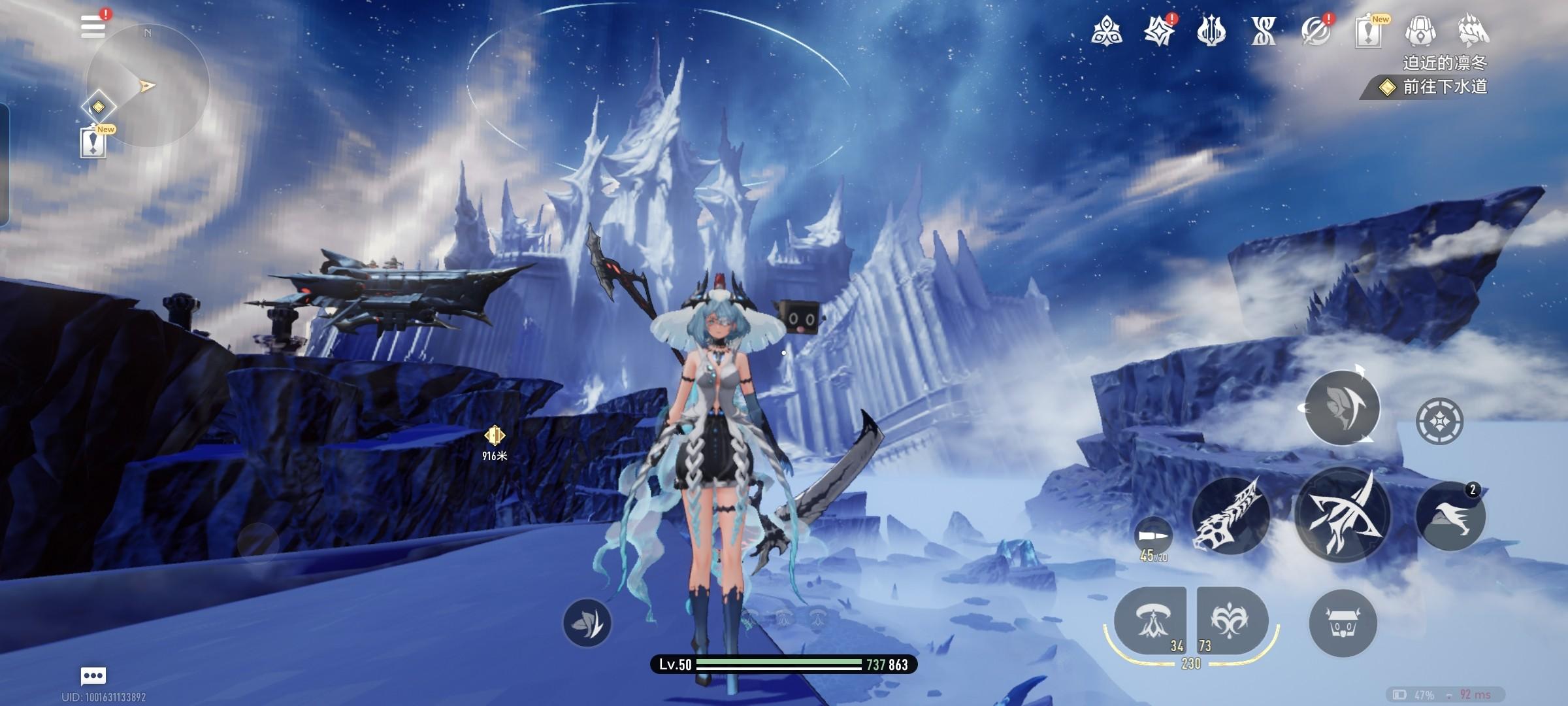Toggle the target lock reticle button

pos(1439,421)
